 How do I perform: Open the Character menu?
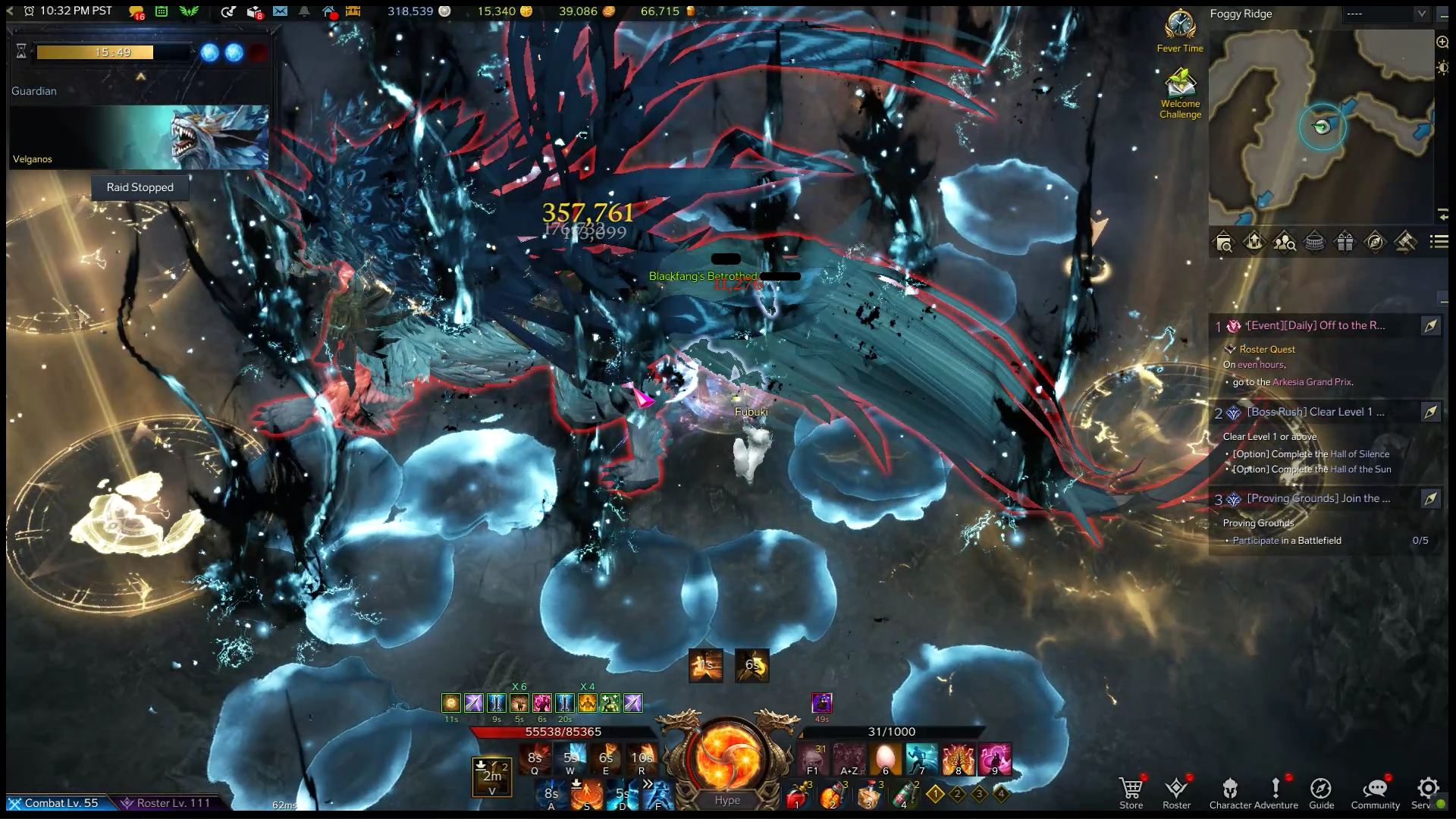(1229, 792)
